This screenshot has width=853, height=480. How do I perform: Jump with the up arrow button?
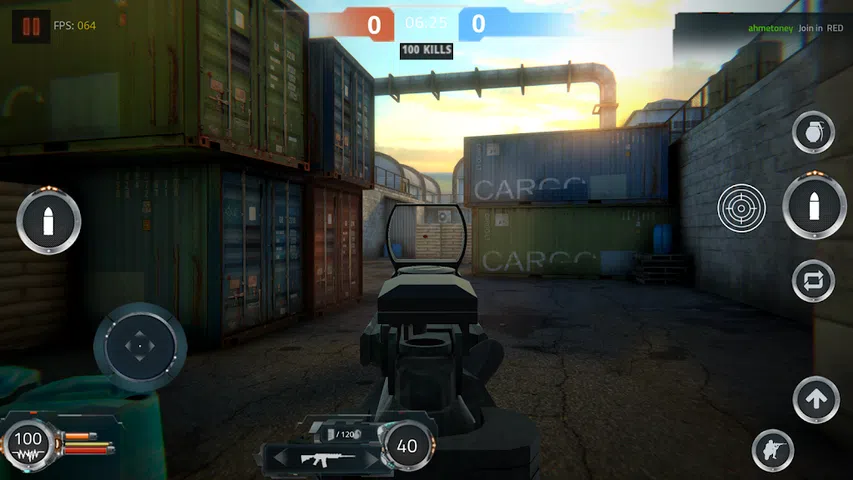click(x=815, y=400)
